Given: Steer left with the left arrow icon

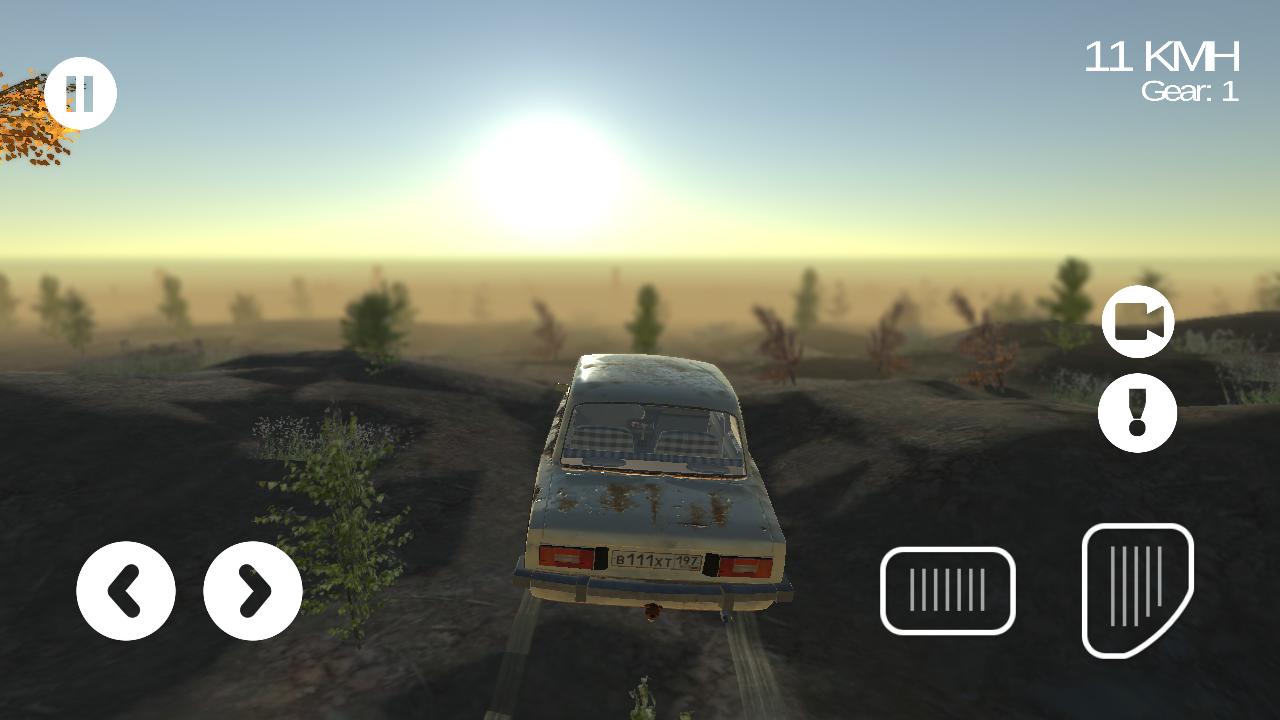Looking at the screenshot, I should pos(126,591).
